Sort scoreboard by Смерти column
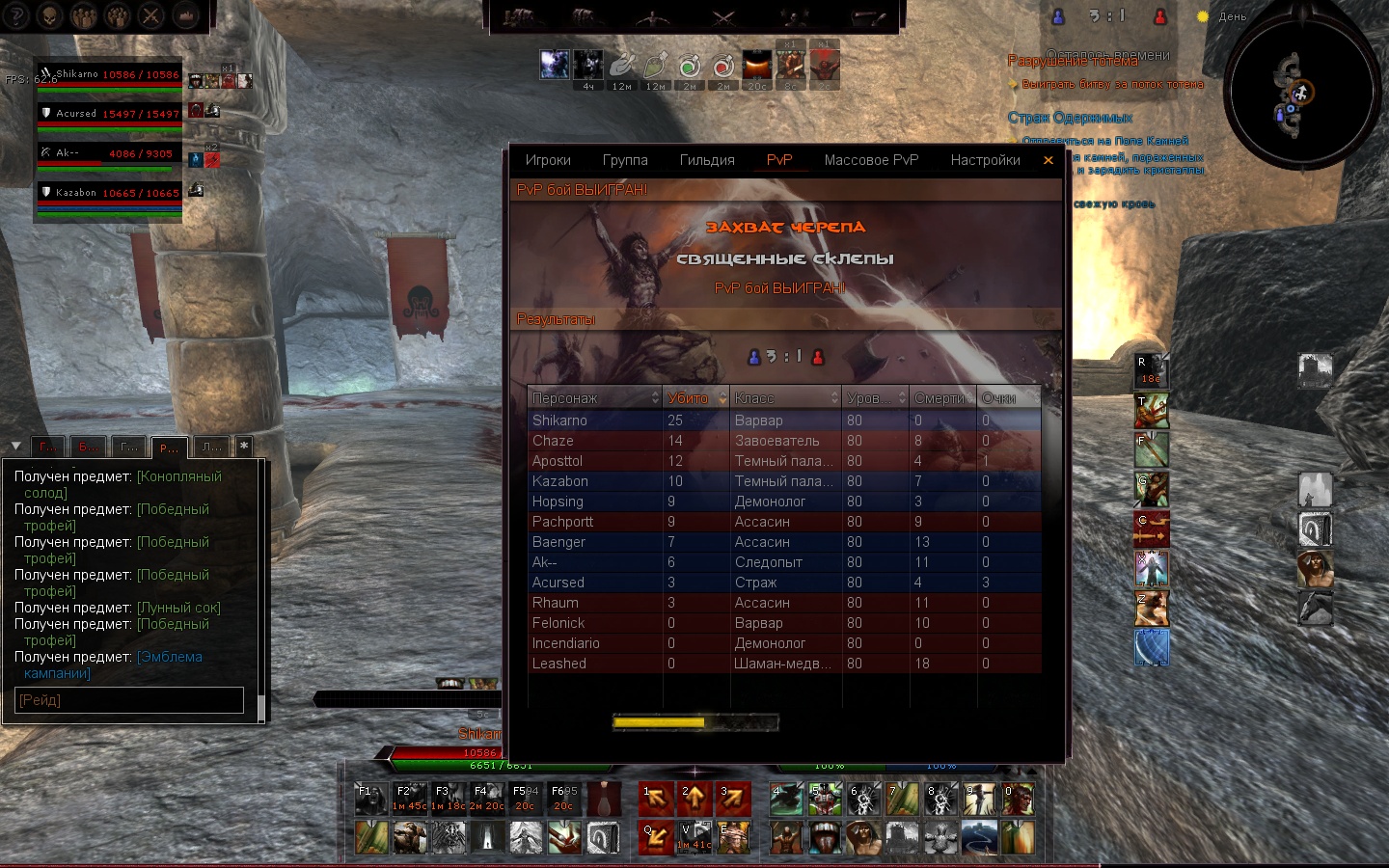The width and height of the screenshot is (1389, 868). click(941, 398)
